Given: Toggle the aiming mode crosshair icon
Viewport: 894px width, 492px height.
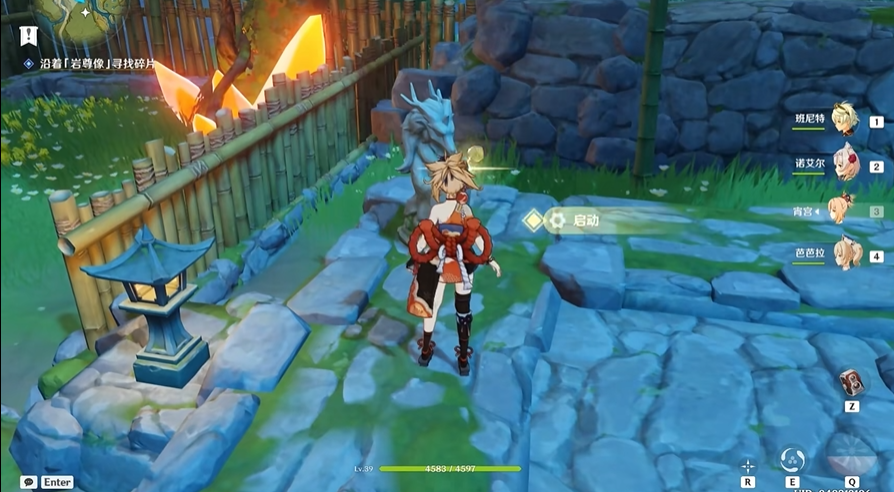Looking at the screenshot, I should tap(748, 465).
